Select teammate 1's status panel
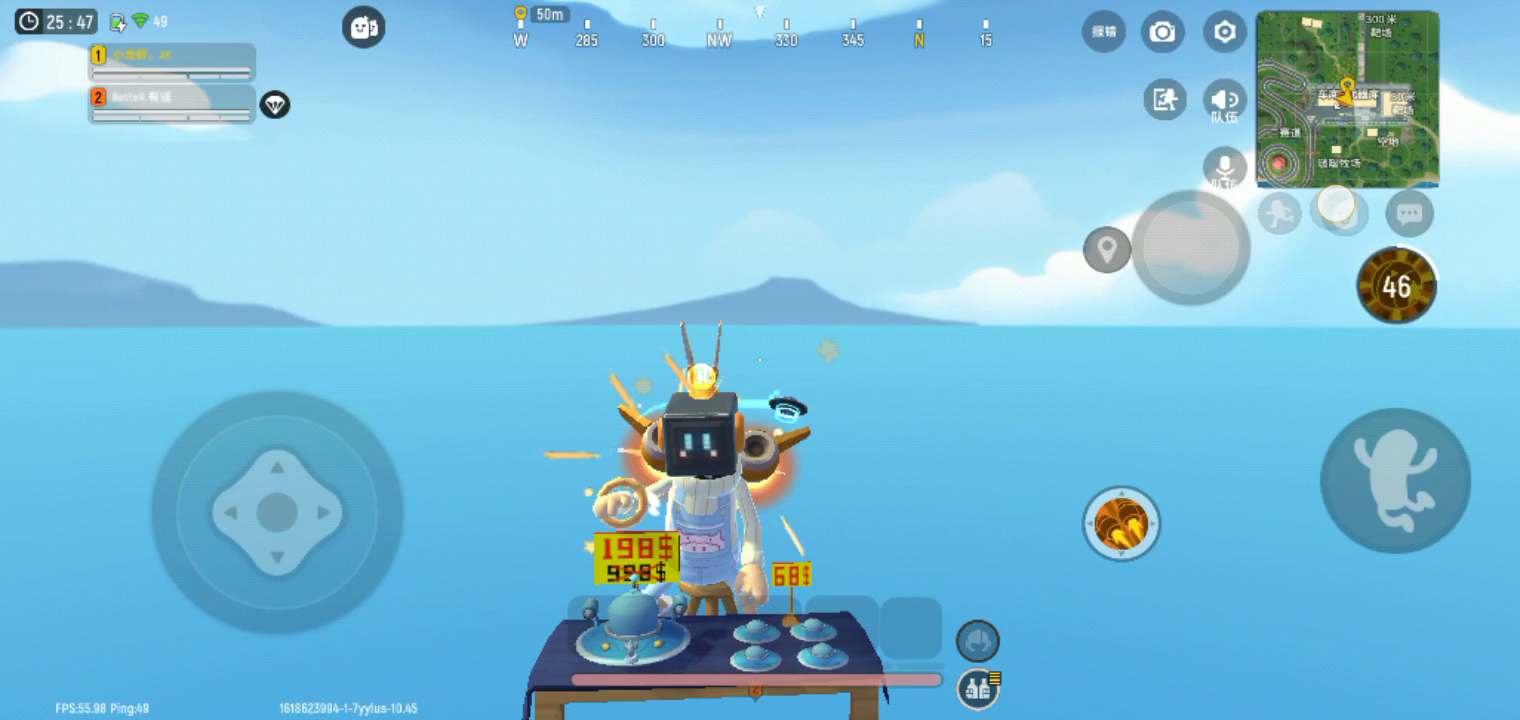The image size is (1520, 720). (x=171, y=62)
